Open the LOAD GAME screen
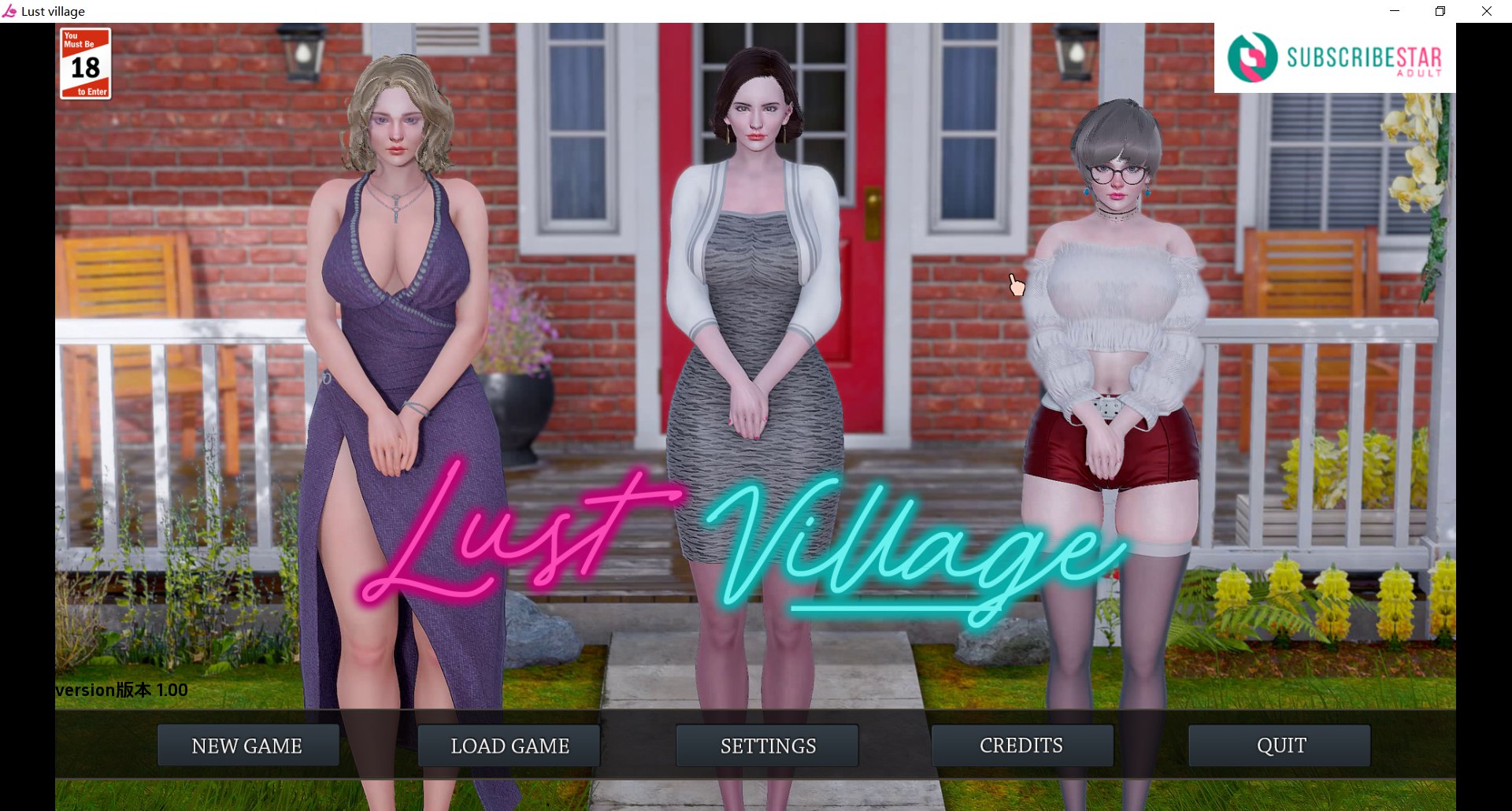This screenshot has height=811, width=1512. coord(510,745)
